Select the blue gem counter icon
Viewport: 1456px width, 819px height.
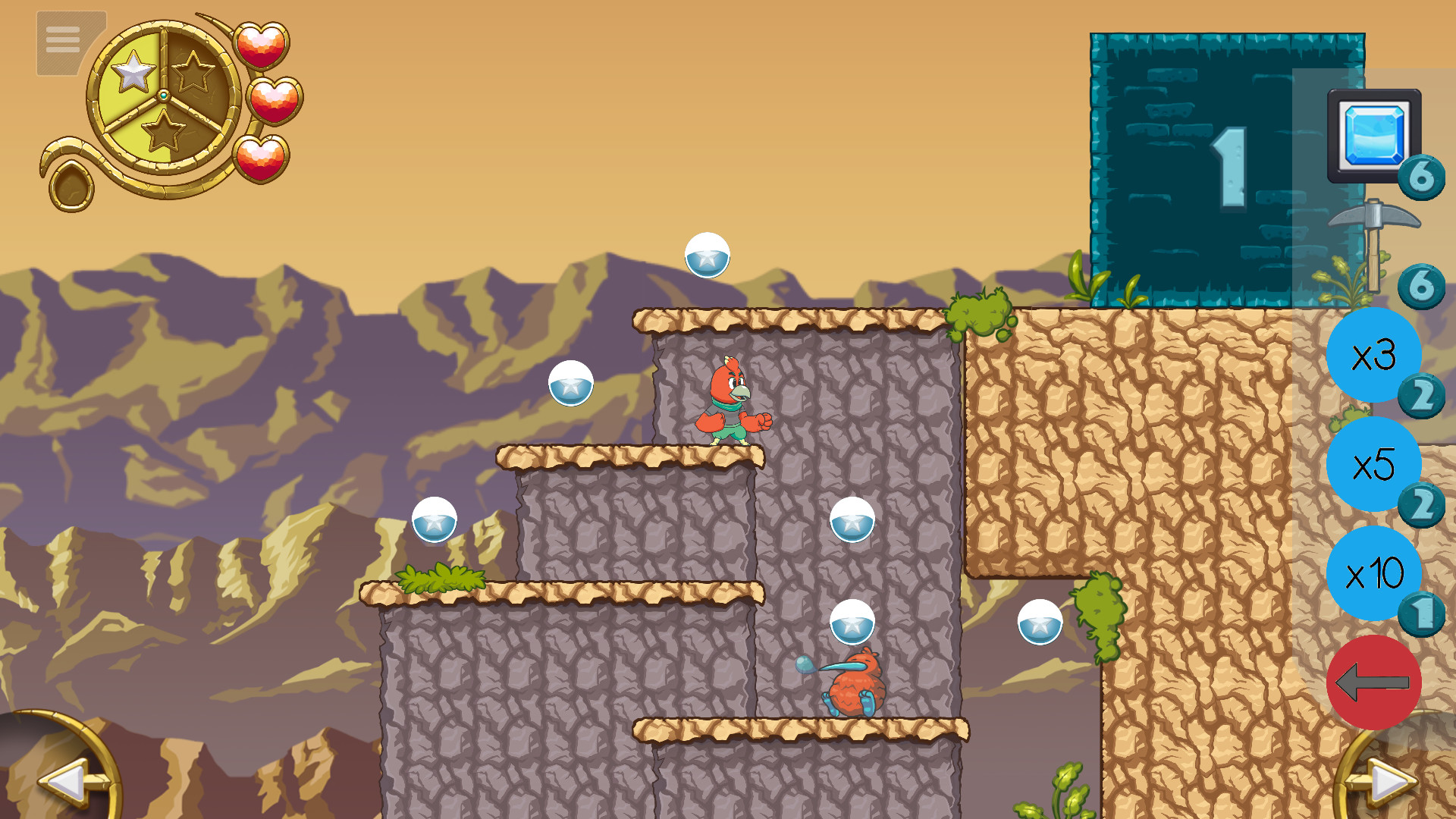[1374, 135]
